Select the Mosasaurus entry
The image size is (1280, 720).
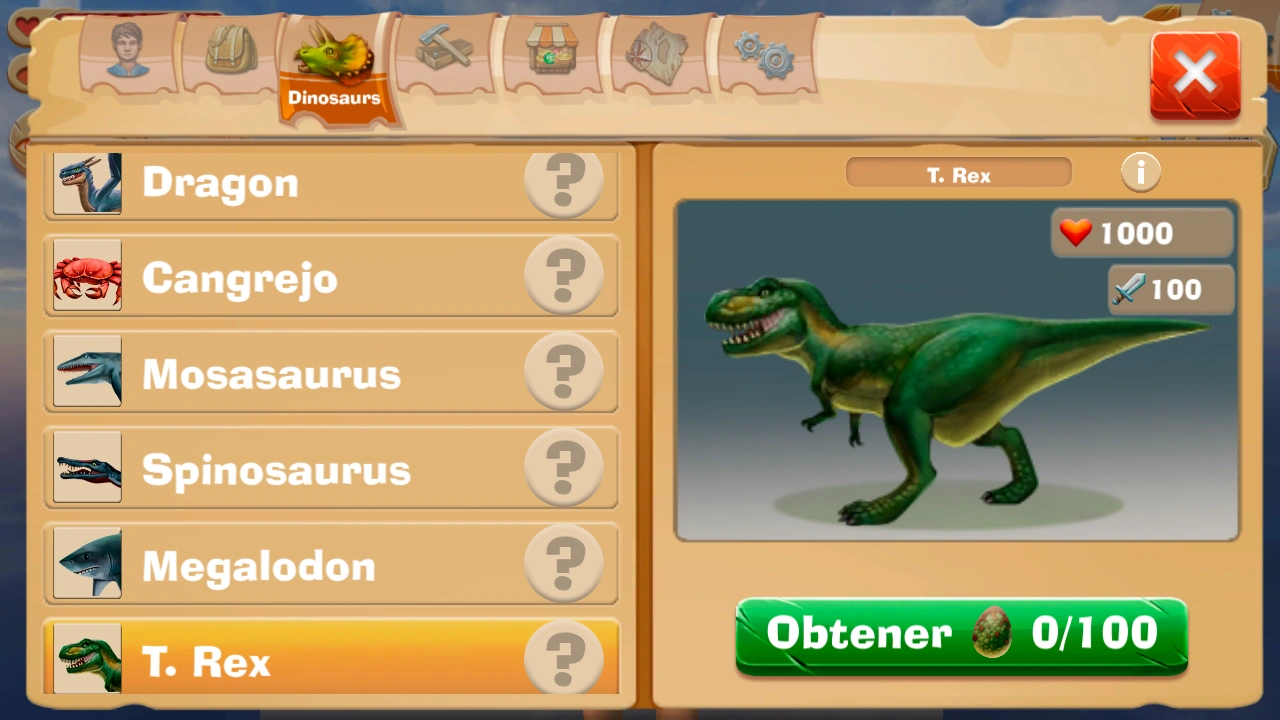click(x=330, y=373)
